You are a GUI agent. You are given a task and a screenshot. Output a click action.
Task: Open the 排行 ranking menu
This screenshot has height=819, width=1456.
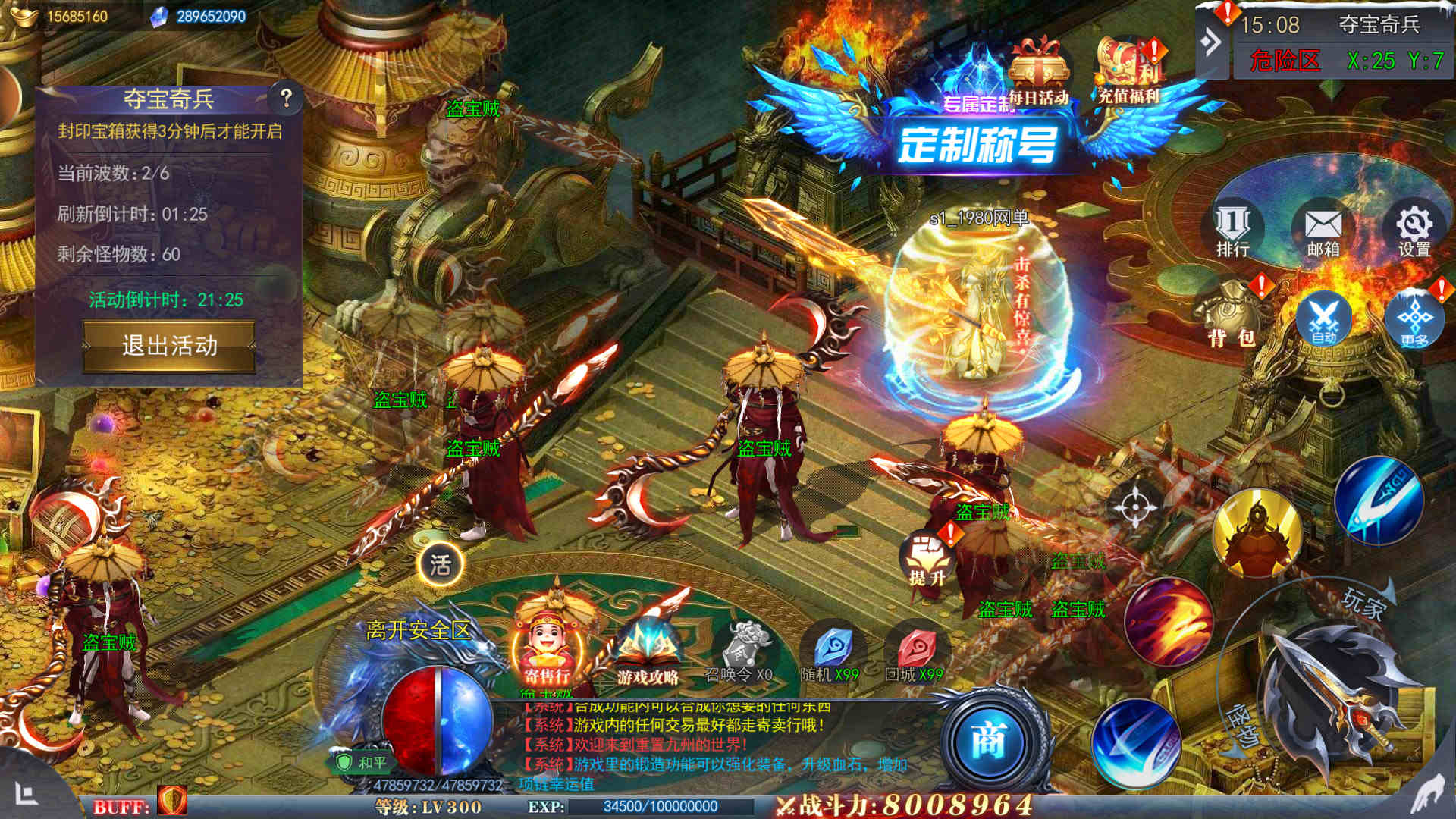[1233, 230]
